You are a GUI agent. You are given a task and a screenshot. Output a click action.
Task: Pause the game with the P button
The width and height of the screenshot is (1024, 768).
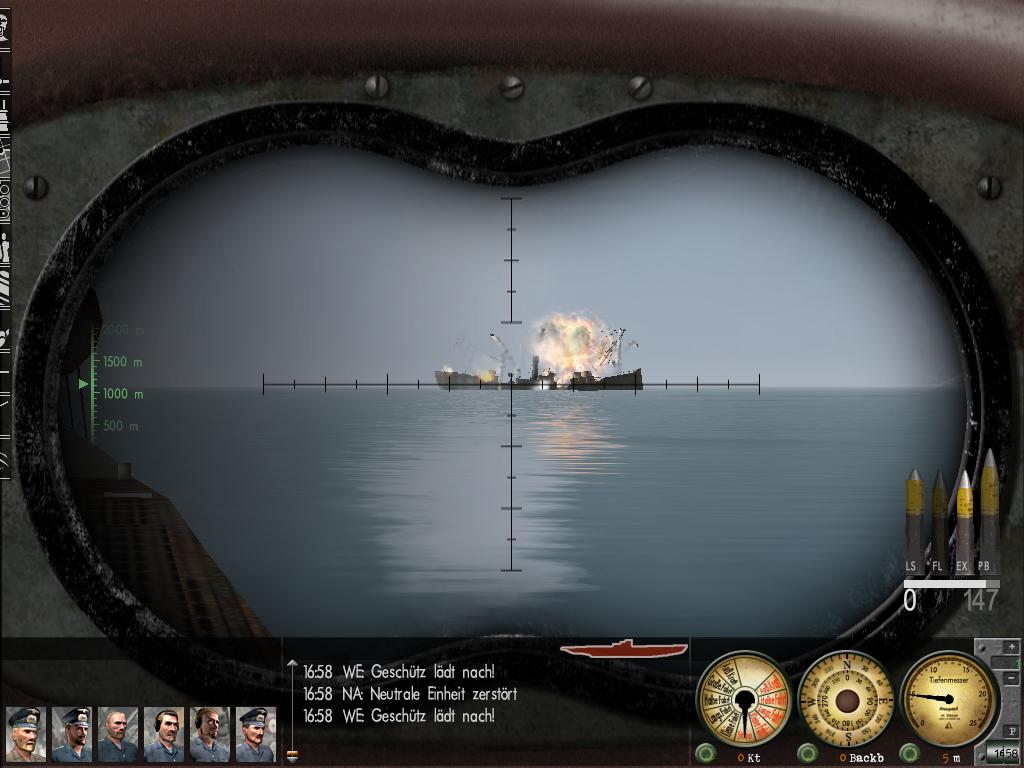pyautogui.click(x=1012, y=732)
